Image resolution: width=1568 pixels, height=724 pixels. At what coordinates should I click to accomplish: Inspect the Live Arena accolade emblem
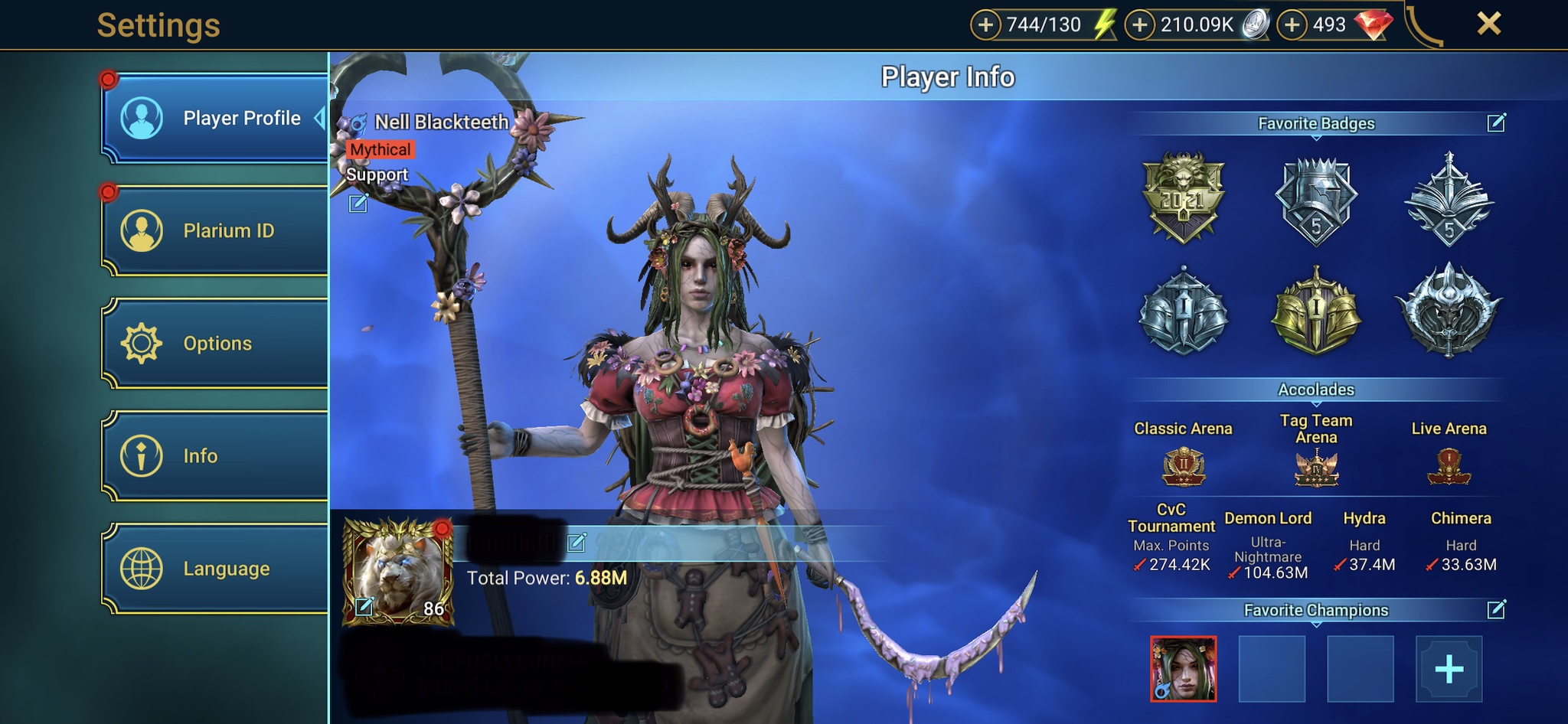1449,467
